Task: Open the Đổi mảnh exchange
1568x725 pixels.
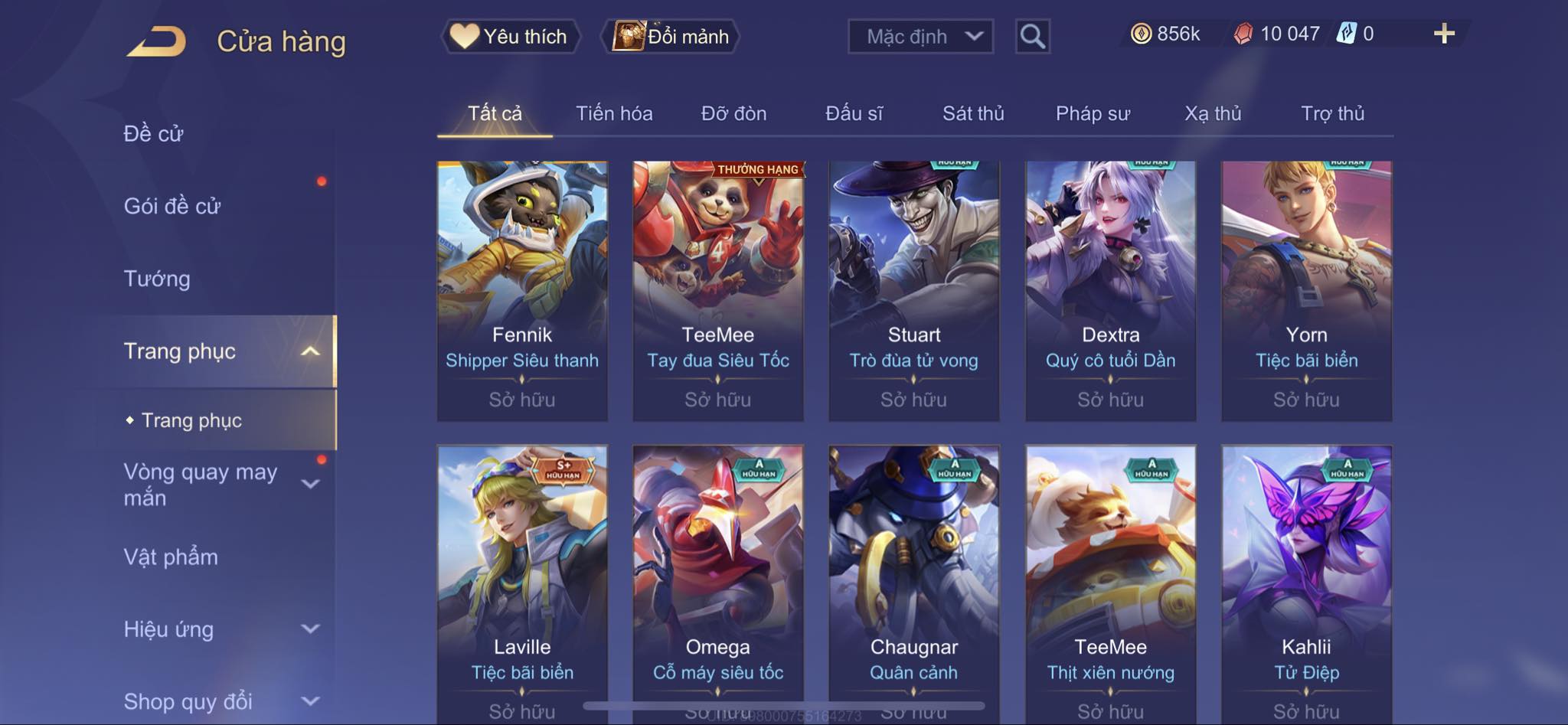Action: click(671, 36)
